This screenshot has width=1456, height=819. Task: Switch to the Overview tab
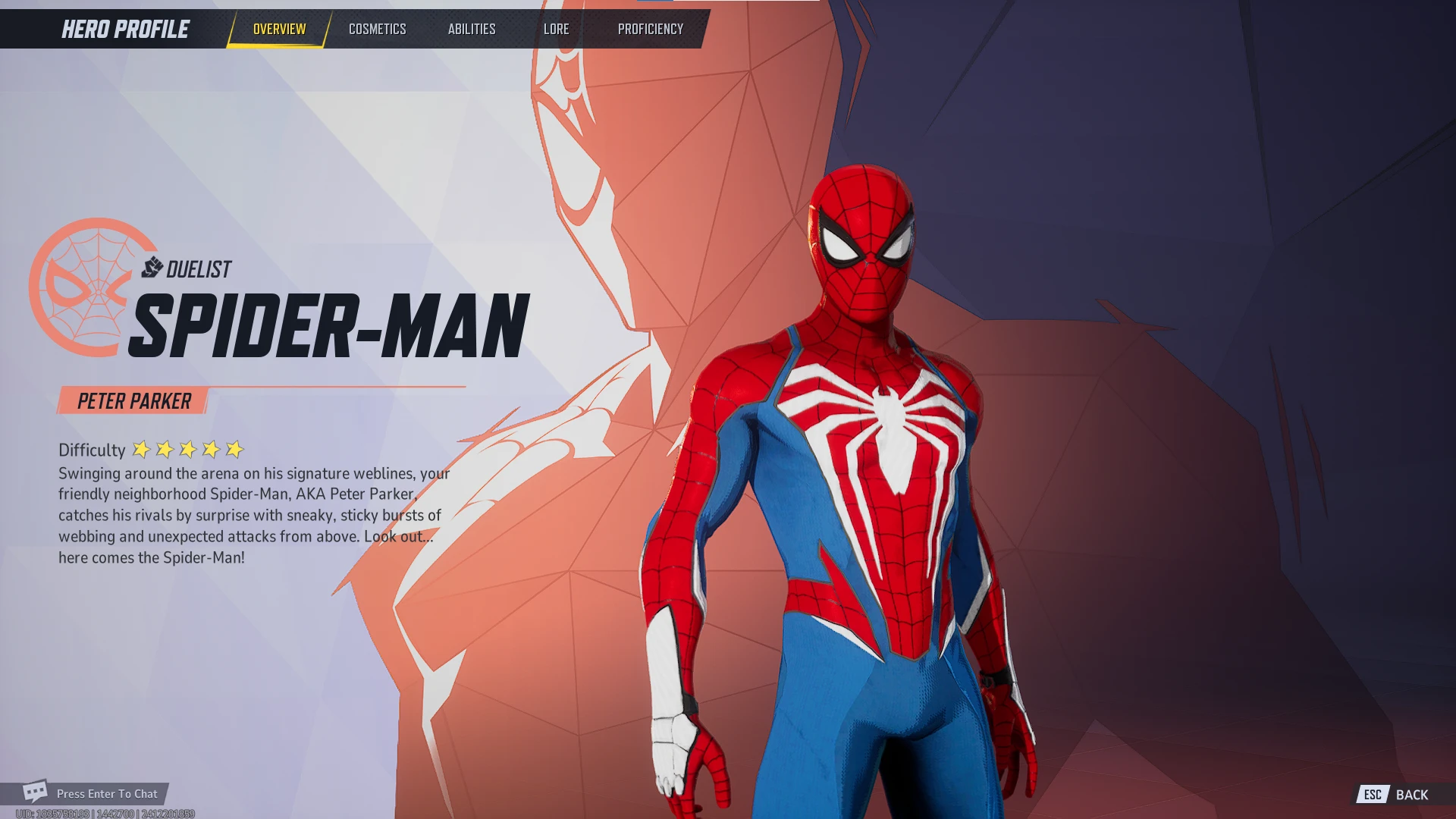coord(279,29)
